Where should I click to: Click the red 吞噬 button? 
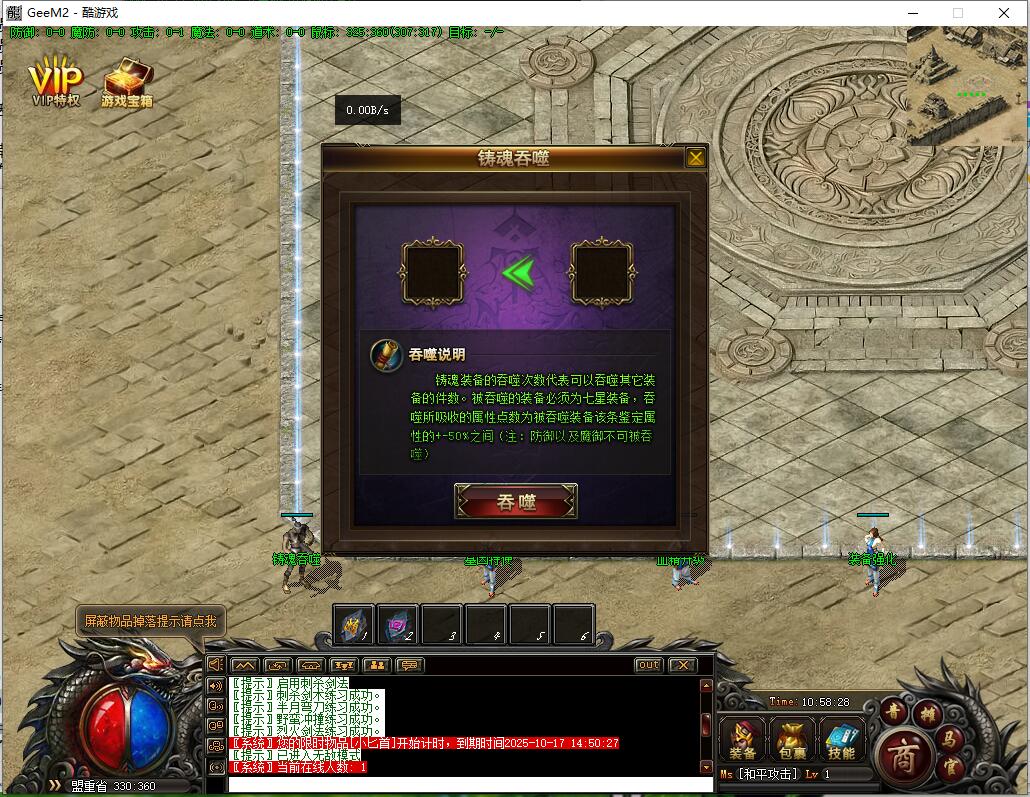click(516, 502)
